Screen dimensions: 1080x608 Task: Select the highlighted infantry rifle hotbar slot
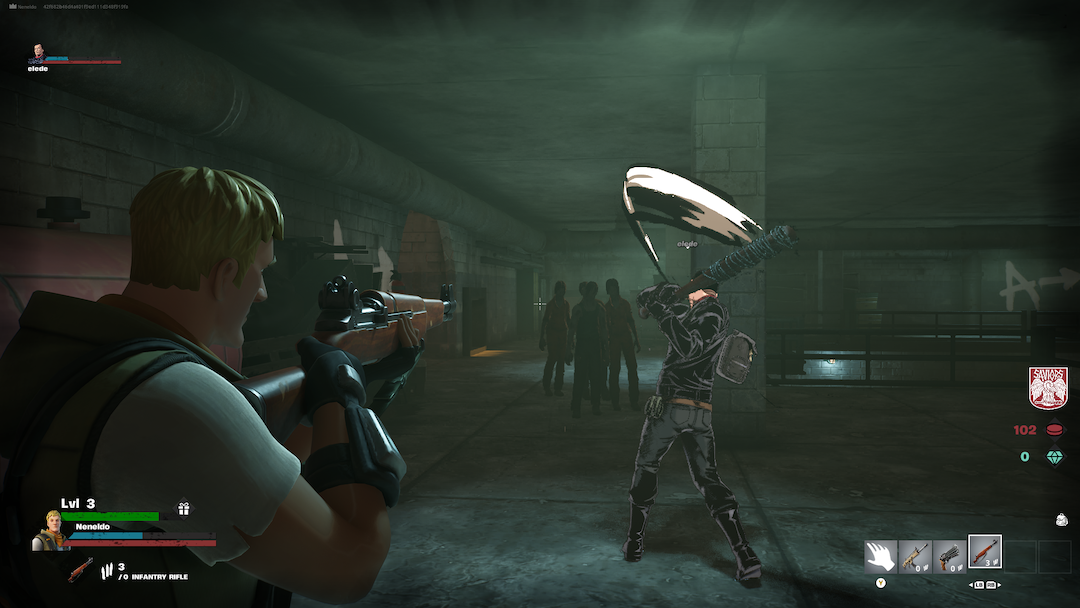(x=985, y=553)
